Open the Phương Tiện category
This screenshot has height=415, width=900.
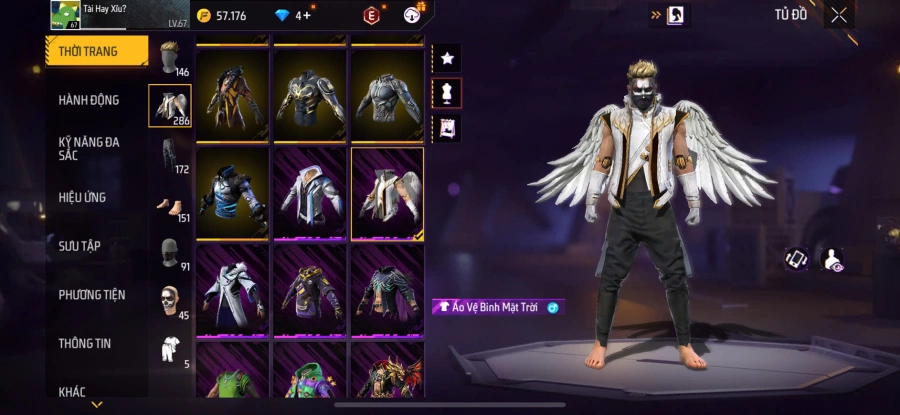tap(92, 295)
